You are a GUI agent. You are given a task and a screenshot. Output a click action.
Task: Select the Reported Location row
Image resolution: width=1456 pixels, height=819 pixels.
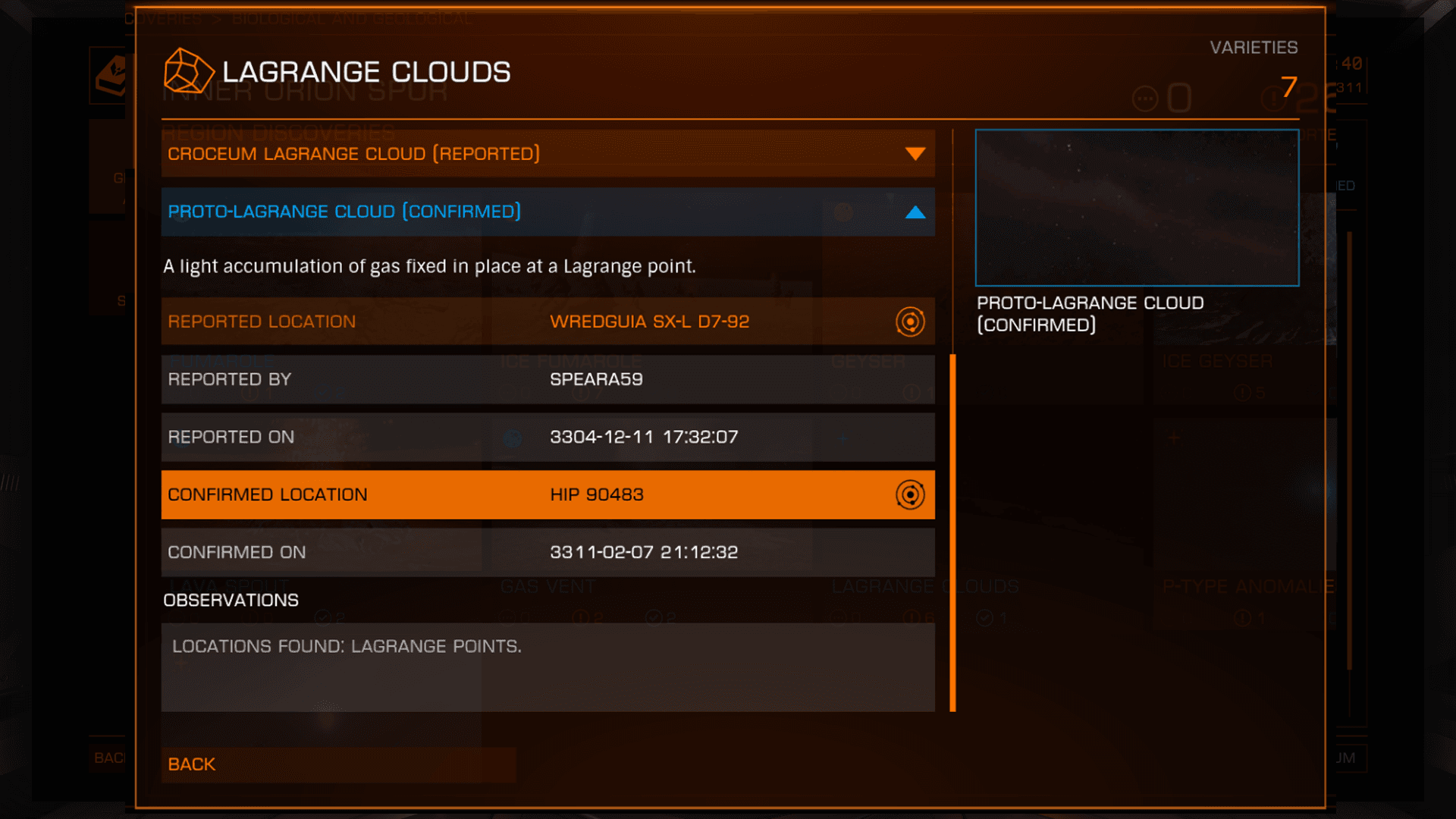point(523,322)
